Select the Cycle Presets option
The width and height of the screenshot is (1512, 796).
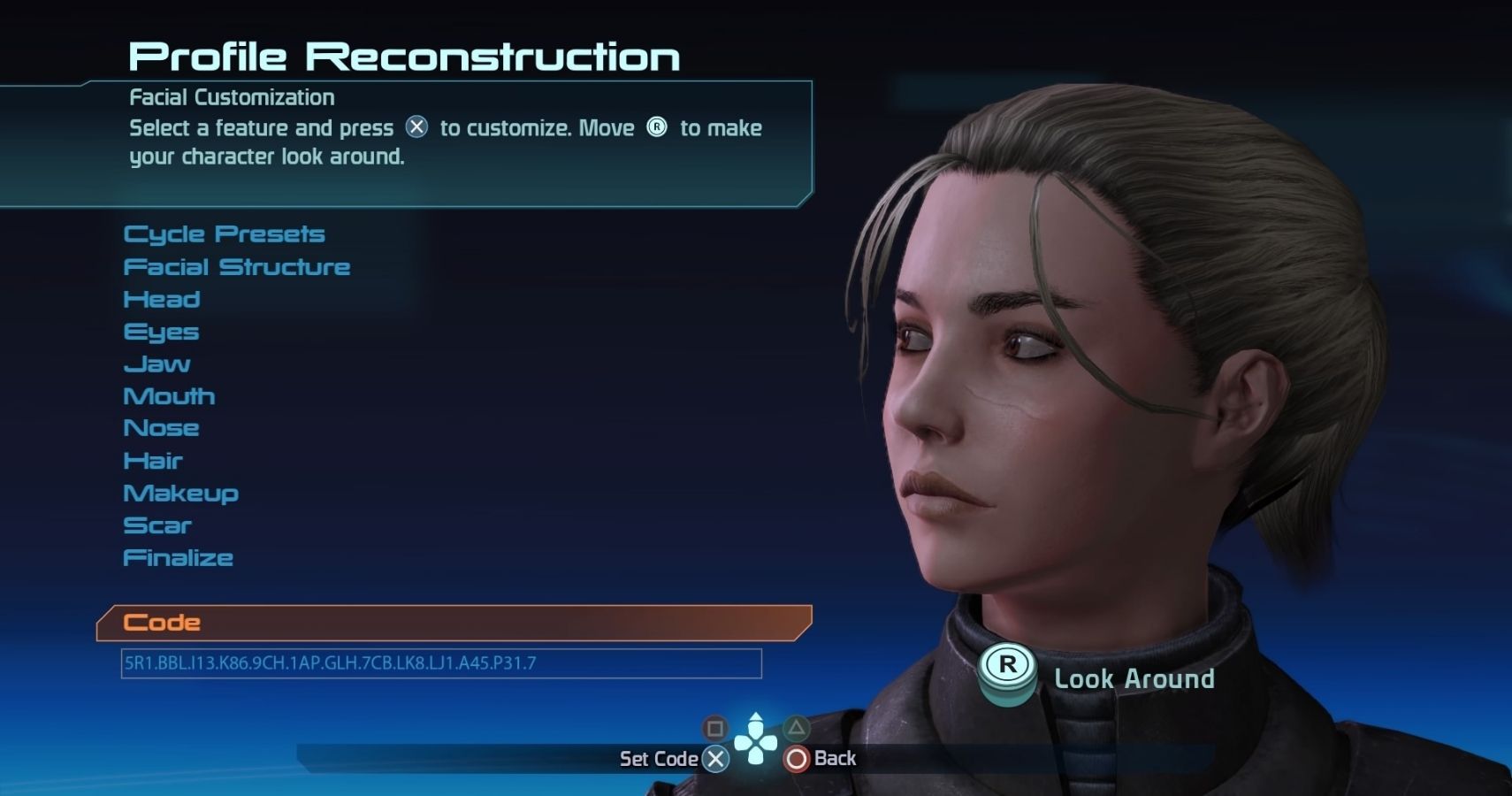(224, 234)
